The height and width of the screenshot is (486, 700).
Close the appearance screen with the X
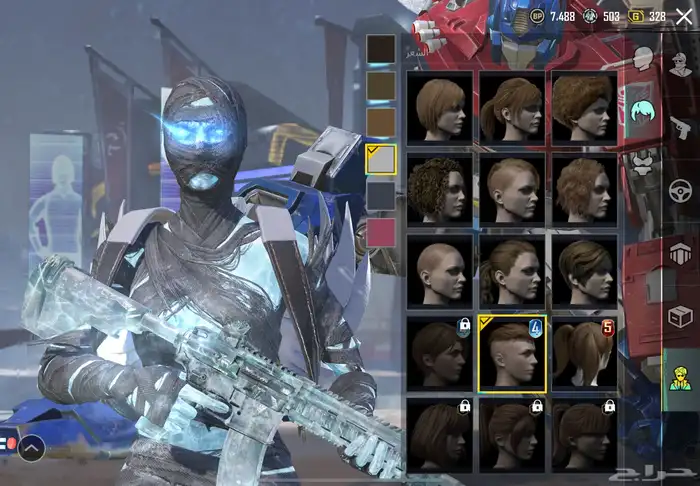click(683, 17)
